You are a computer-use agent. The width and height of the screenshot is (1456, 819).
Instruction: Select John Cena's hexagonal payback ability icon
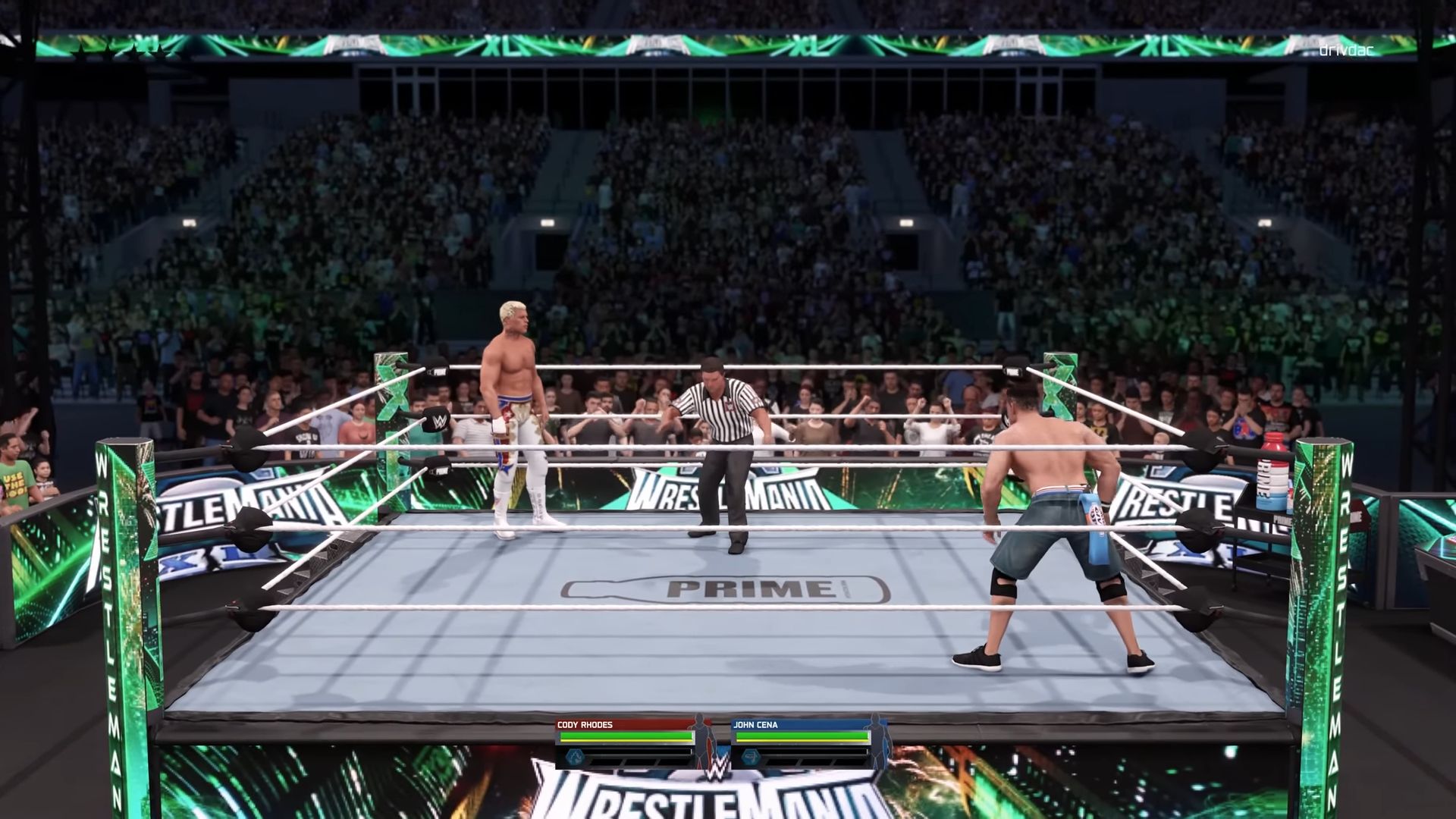click(749, 757)
